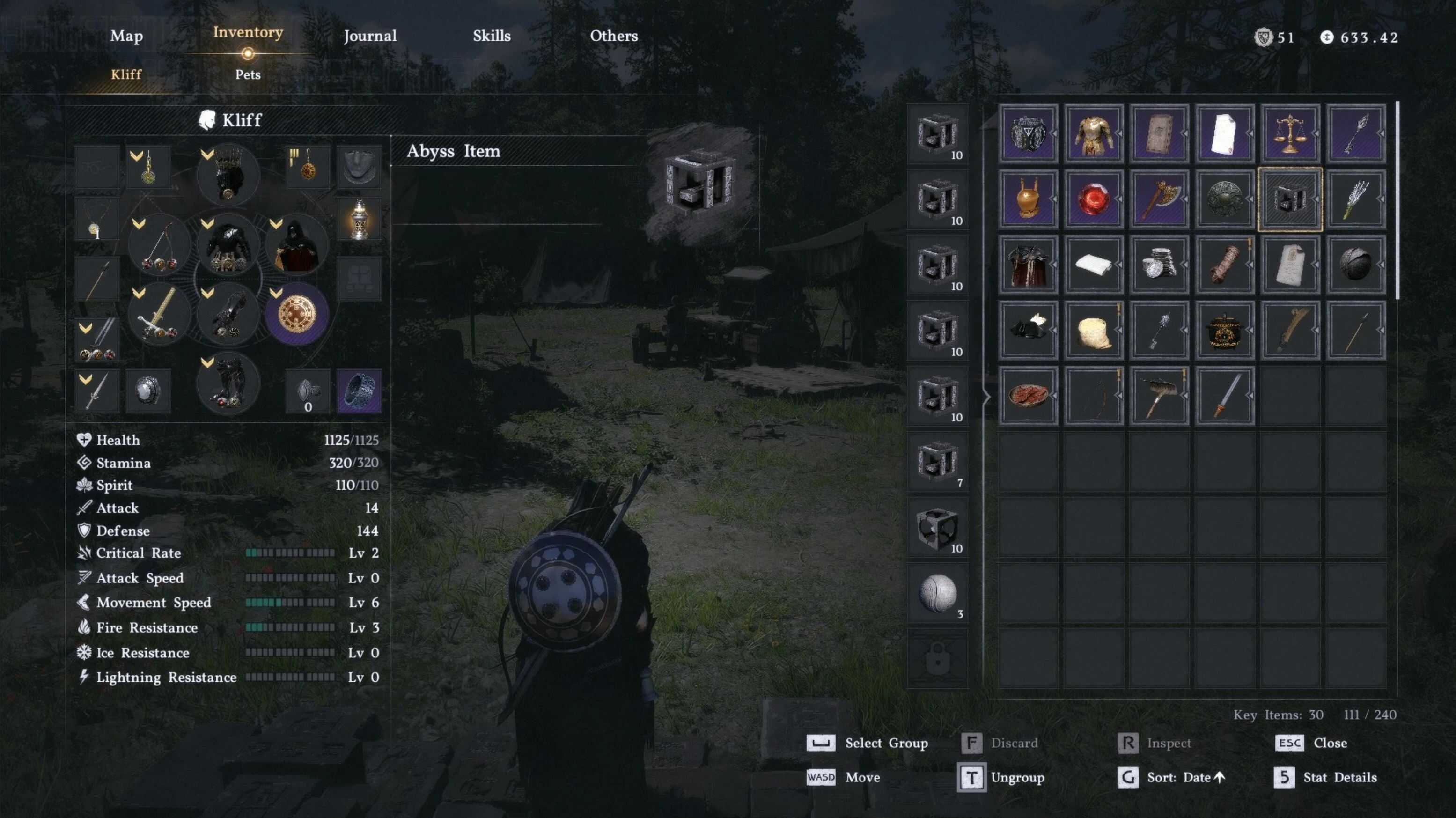The width and height of the screenshot is (1456, 818).
Task: Open the Skills tab
Action: pyautogui.click(x=491, y=36)
